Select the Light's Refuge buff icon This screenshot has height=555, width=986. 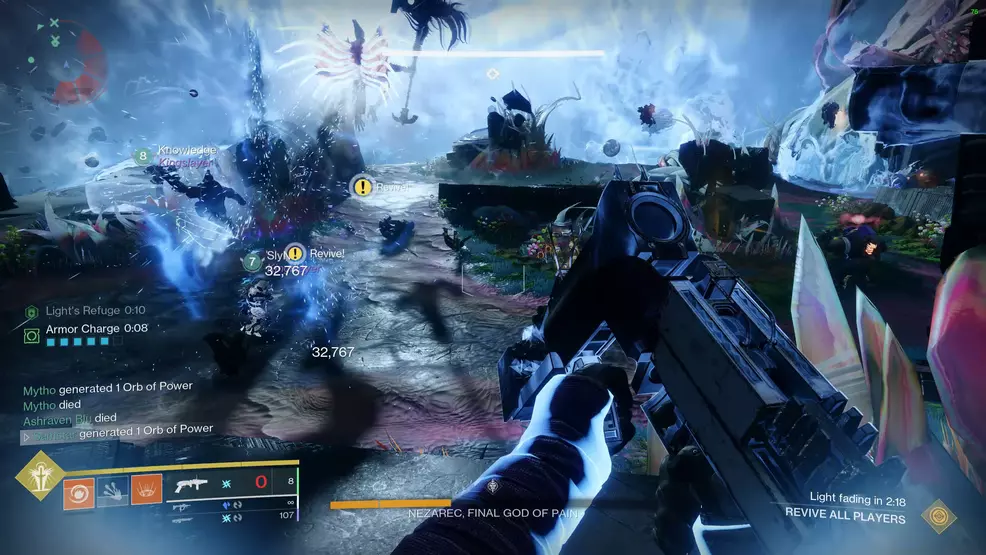point(31,311)
